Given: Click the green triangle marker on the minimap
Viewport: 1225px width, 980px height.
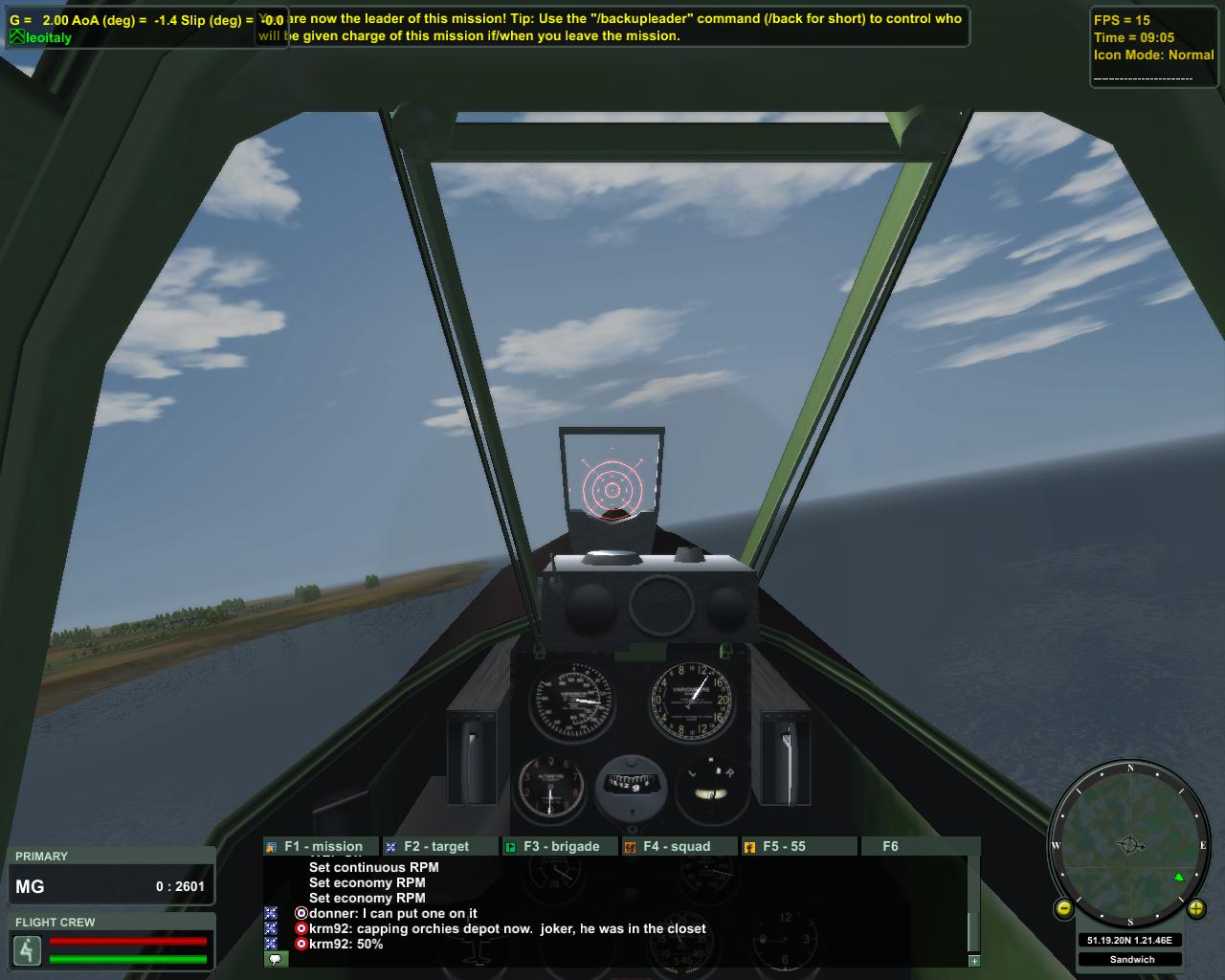Looking at the screenshot, I should click(x=1179, y=877).
